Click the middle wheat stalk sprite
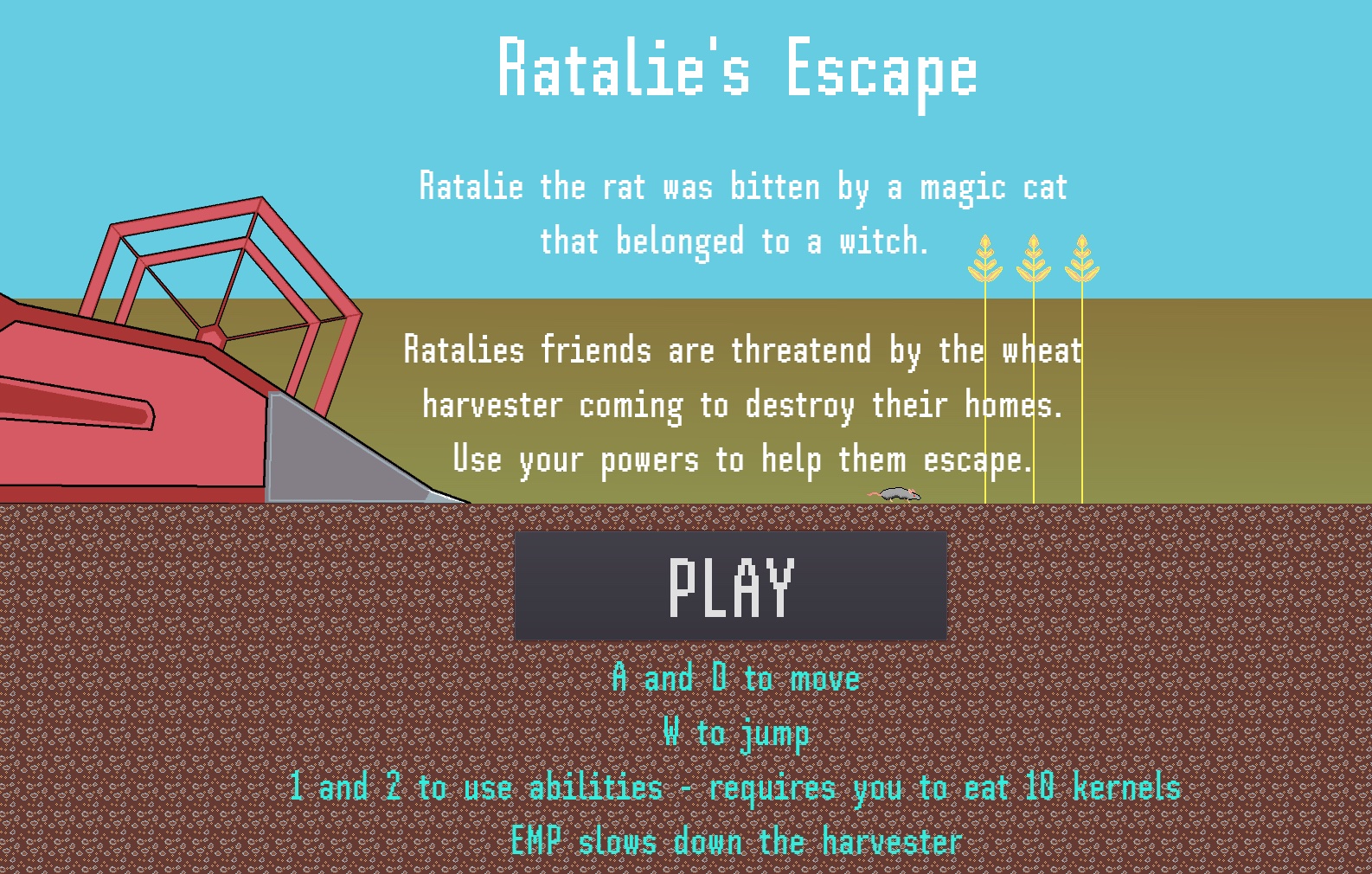This screenshot has height=874, width=1372. pos(1033,260)
